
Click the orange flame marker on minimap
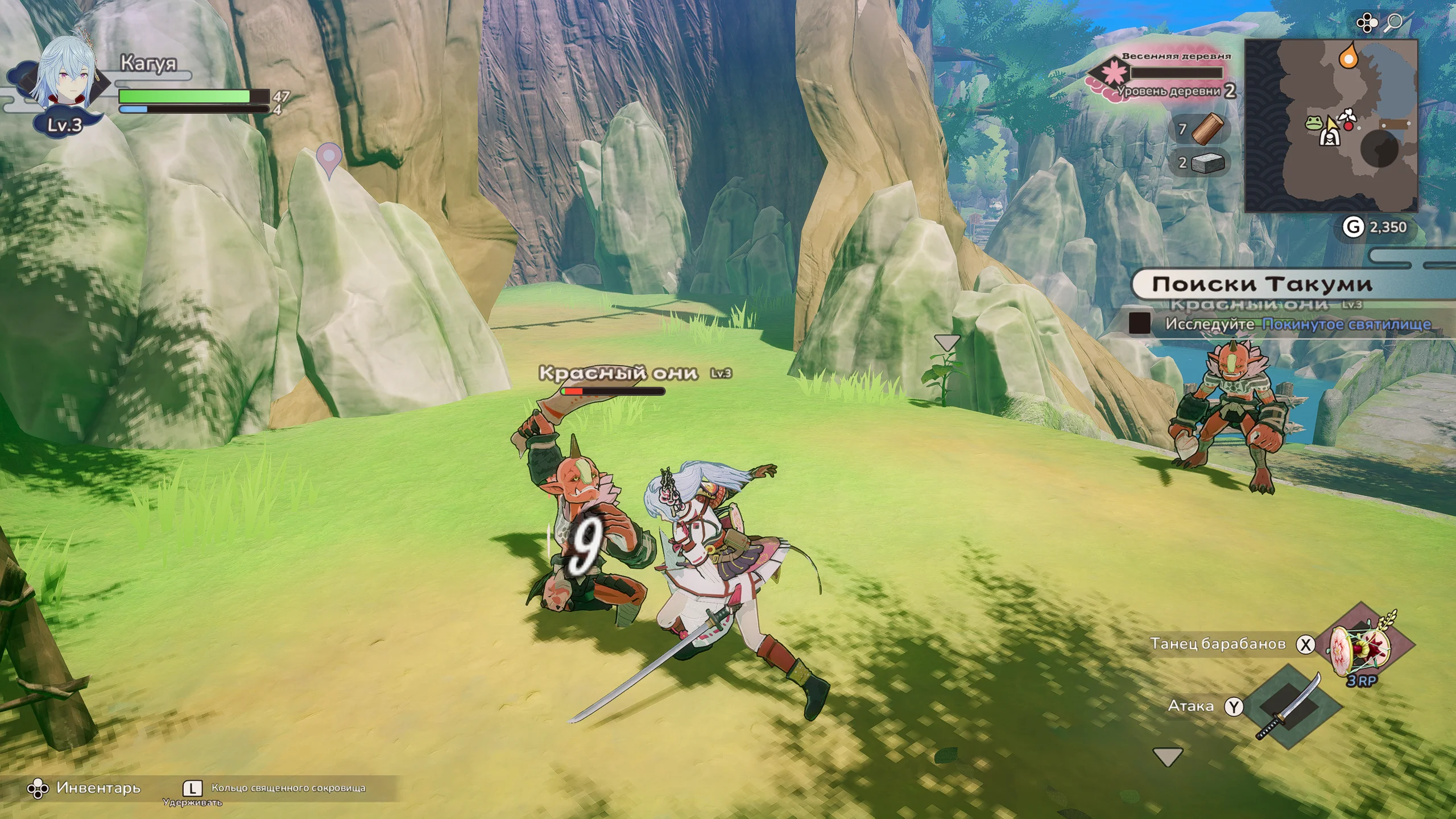pos(1347,56)
